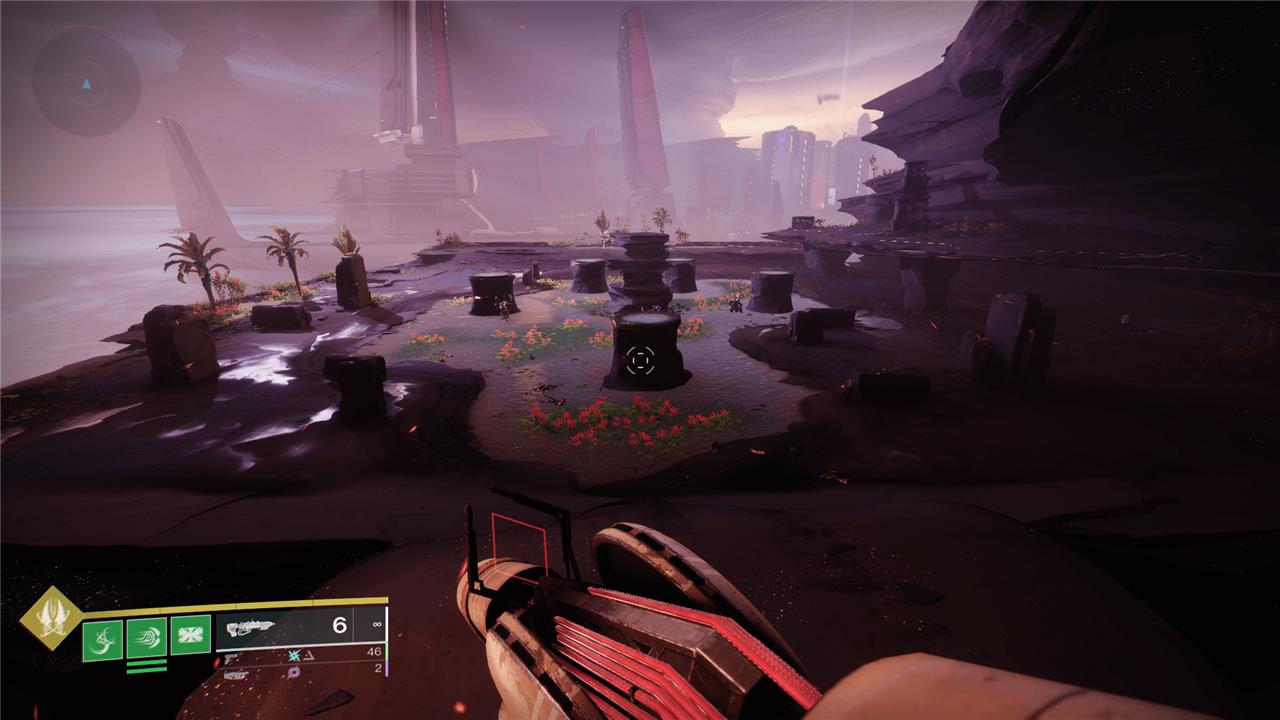This screenshot has width=1280, height=720.
Task: Activate the golden diamond super ability icon
Action: [x=50, y=617]
